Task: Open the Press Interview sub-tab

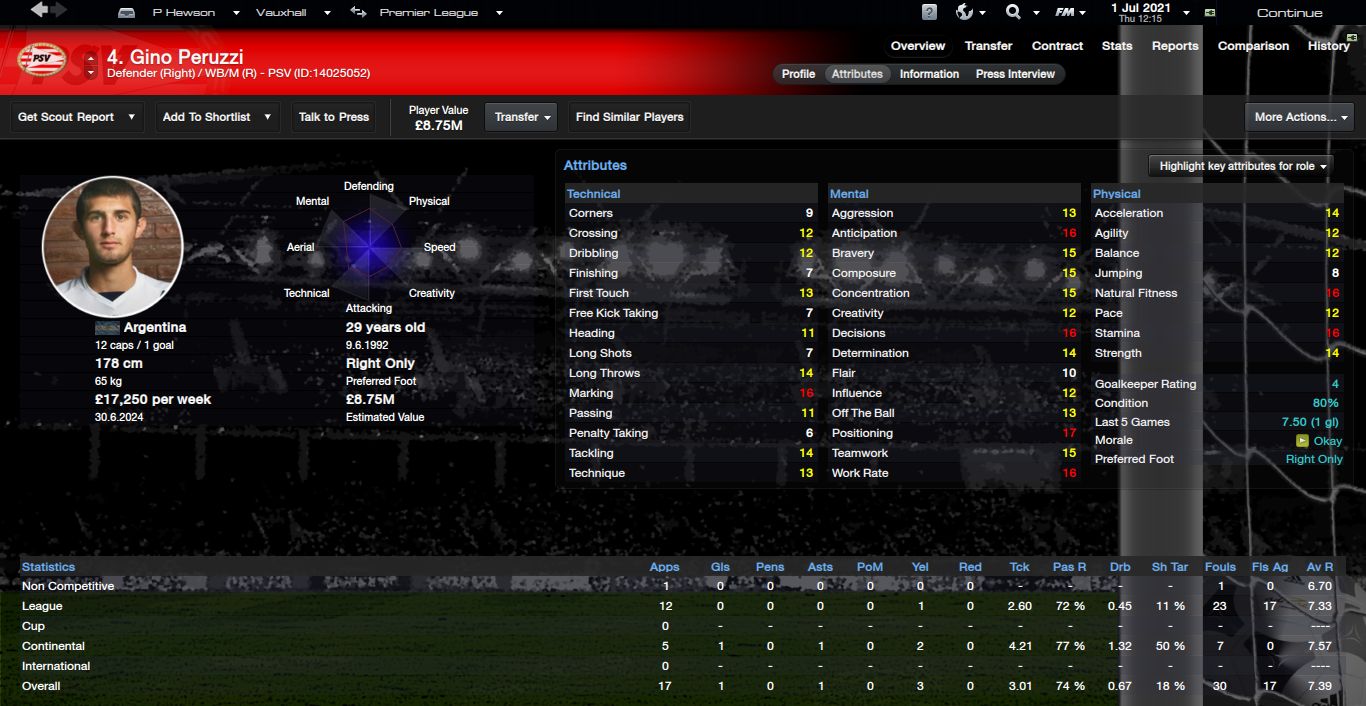Action: click(x=1015, y=74)
